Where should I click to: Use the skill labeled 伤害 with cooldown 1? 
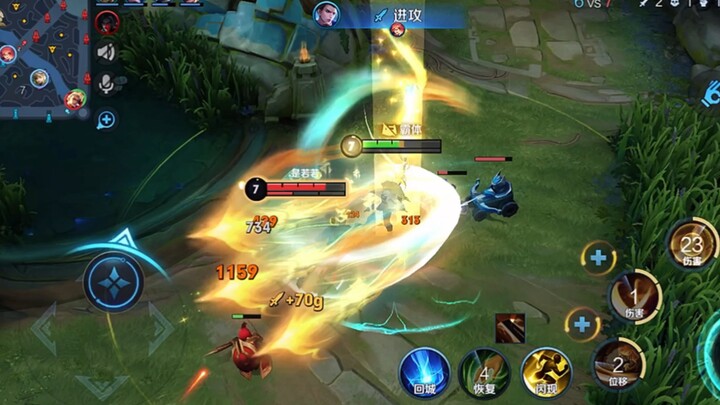click(x=635, y=296)
